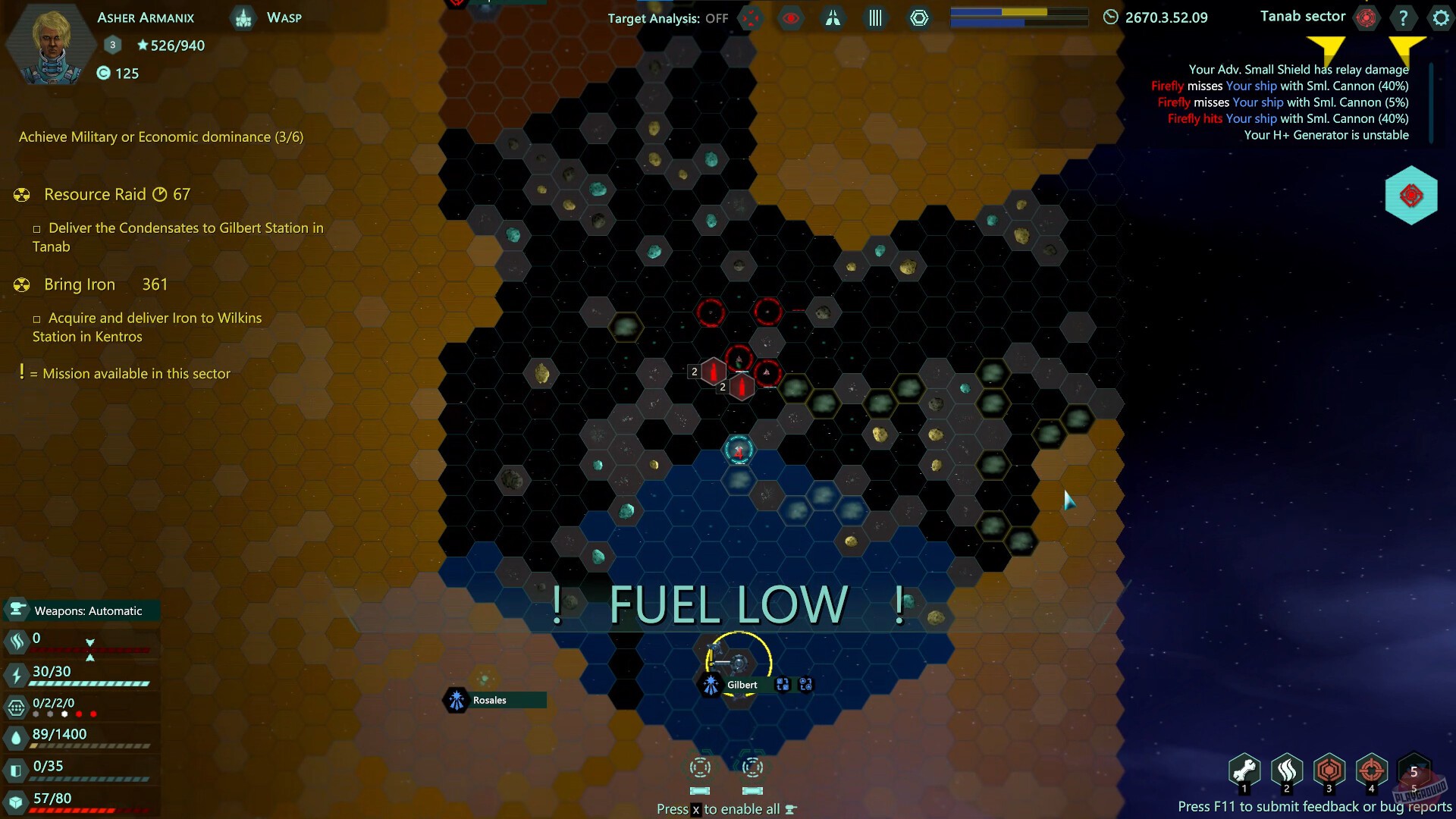Open the rocket travel icon on top bar
The height and width of the screenshot is (819, 1456).
[x=833, y=18]
